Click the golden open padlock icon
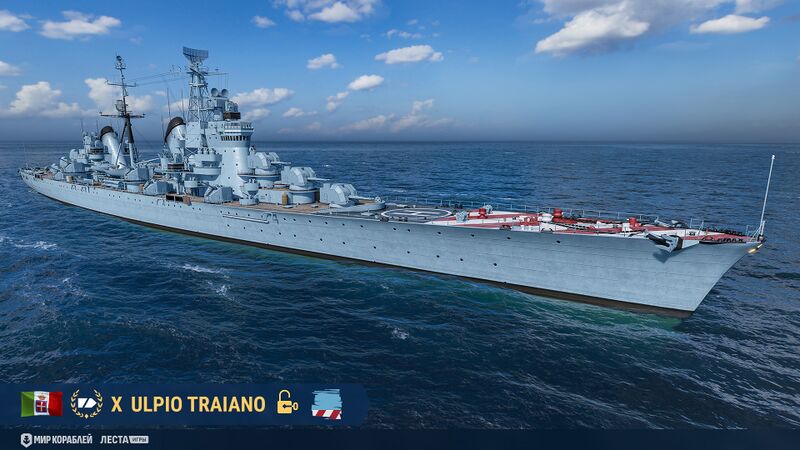 [287, 402]
